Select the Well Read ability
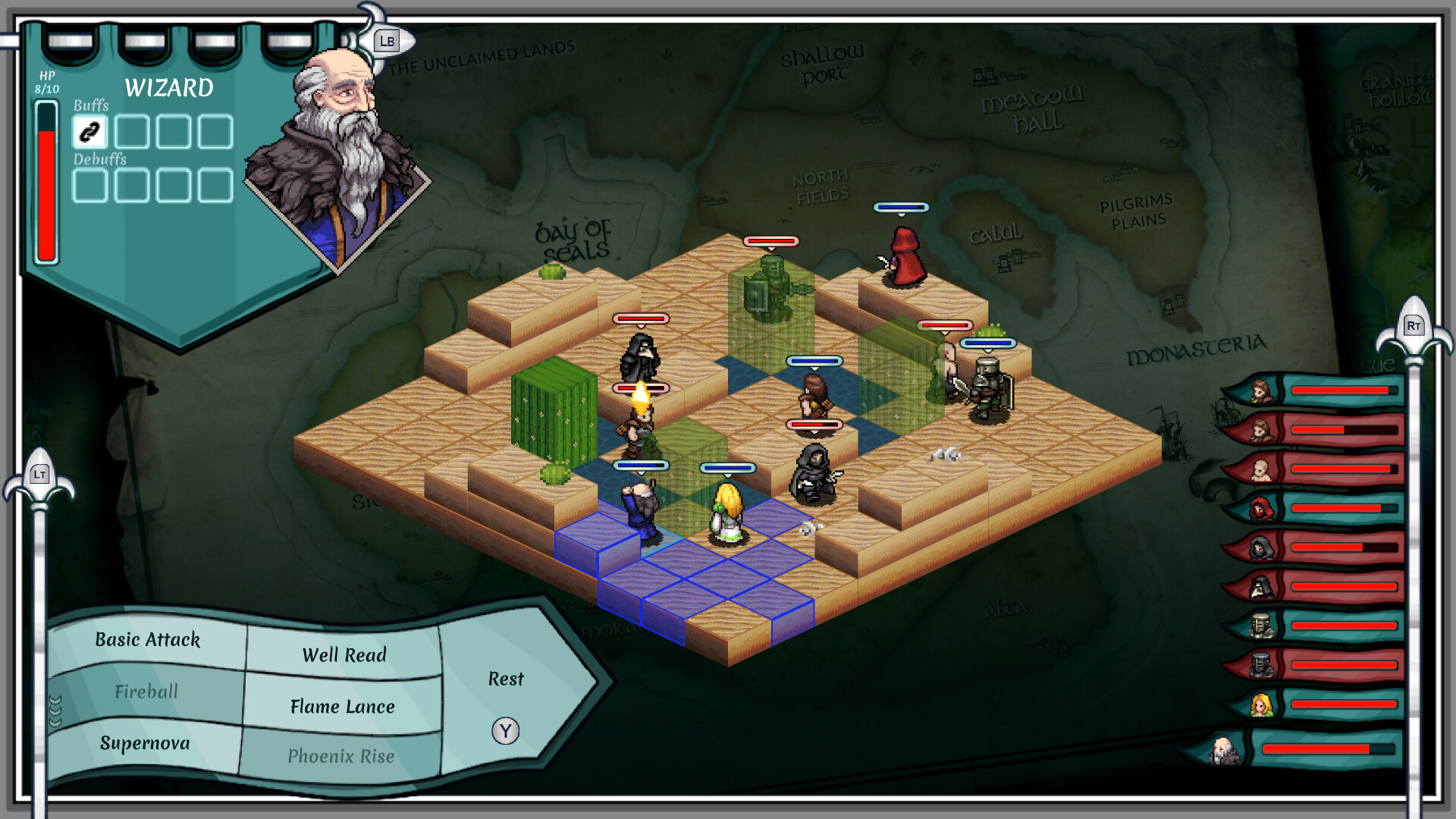The height and width of the screenshot is (819, 1456). (344, 655)
